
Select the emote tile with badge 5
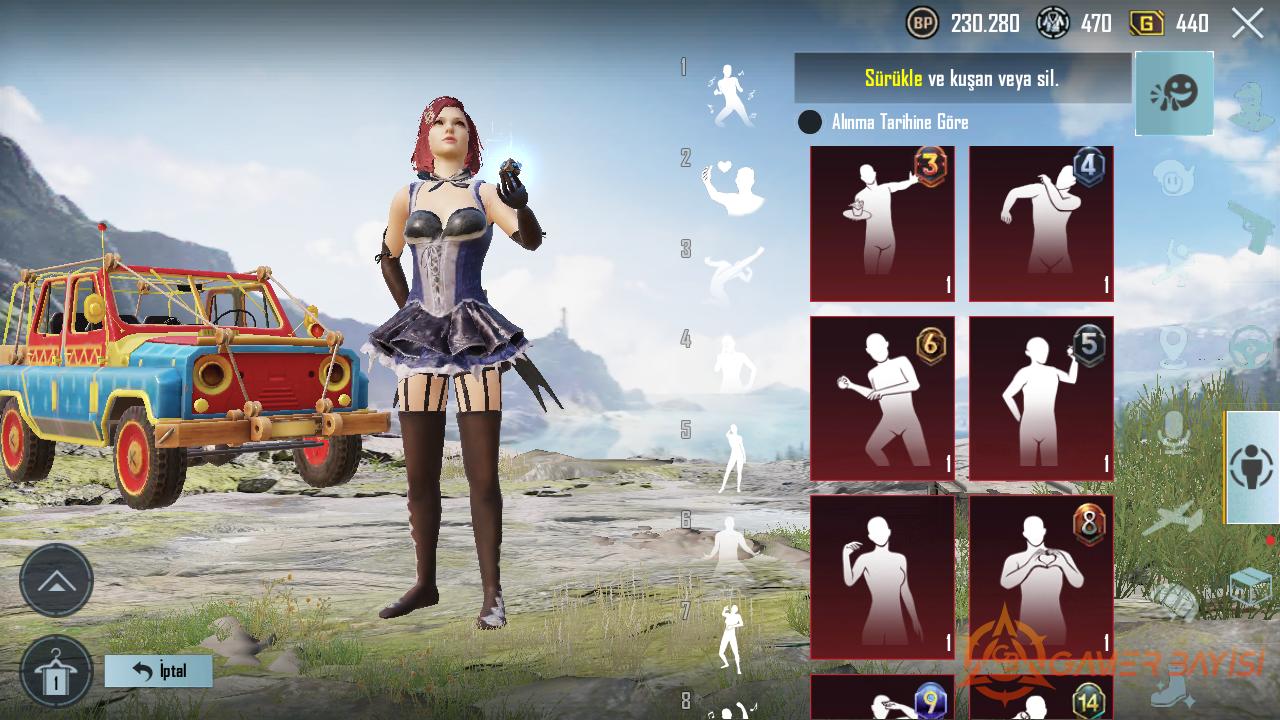point(1041,399)
